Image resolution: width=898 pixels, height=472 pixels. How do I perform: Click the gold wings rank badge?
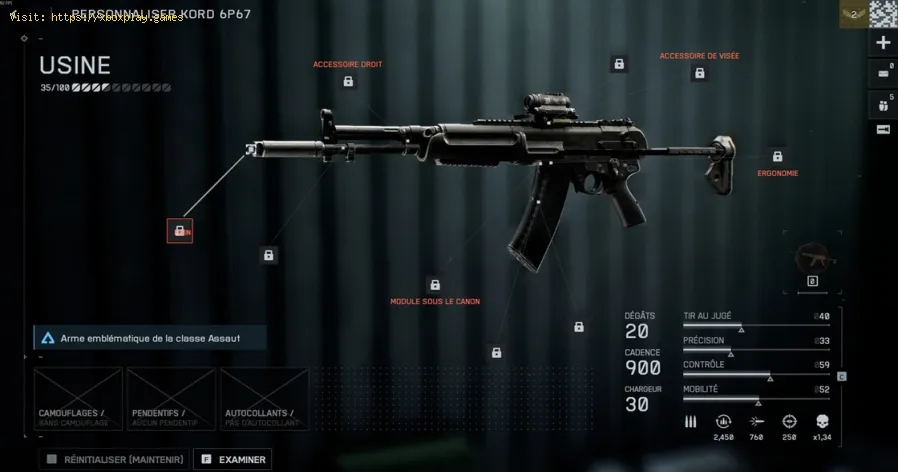(852, 12)
